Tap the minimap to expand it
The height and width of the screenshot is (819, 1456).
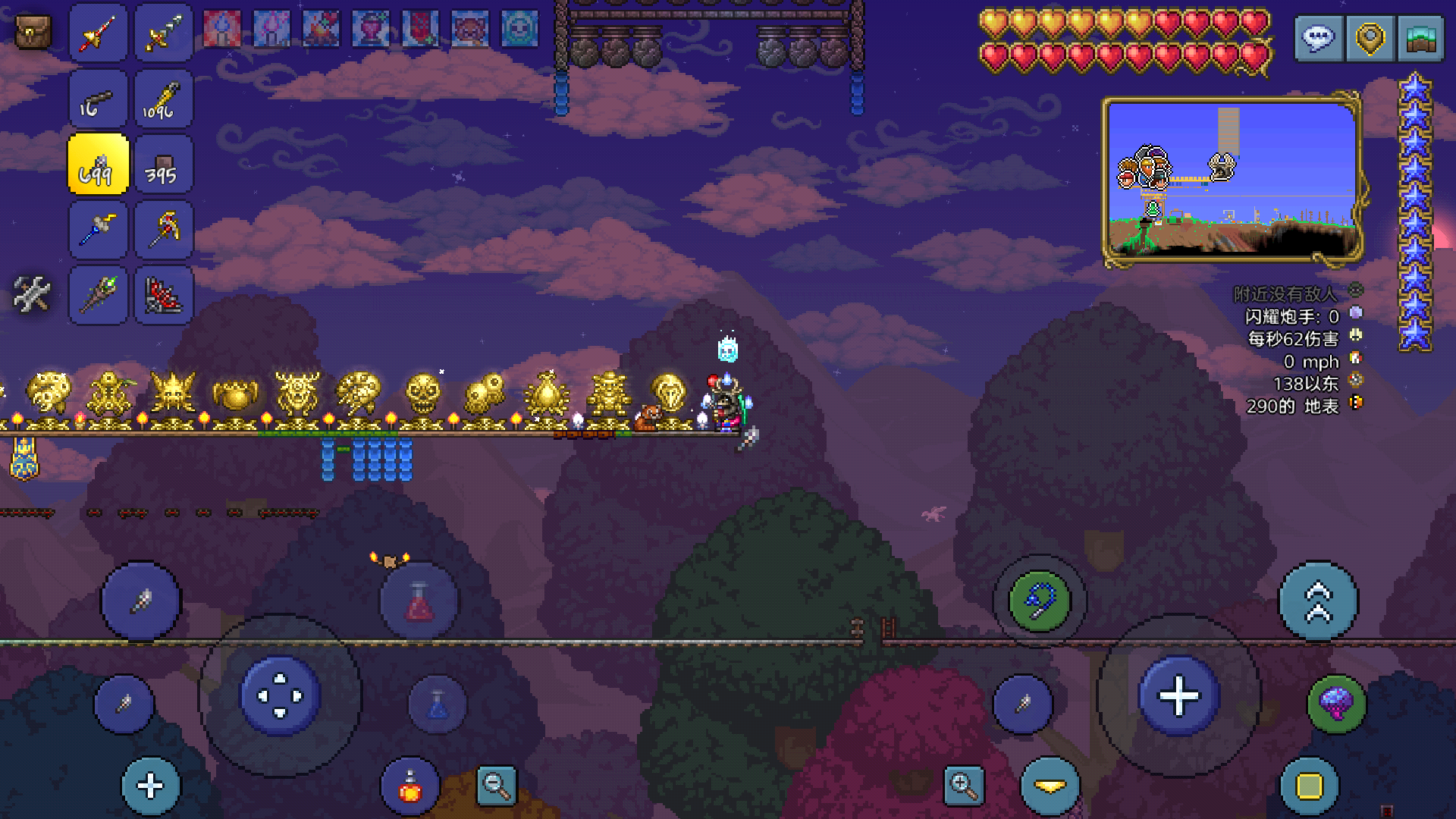(x=1232, y=180)
